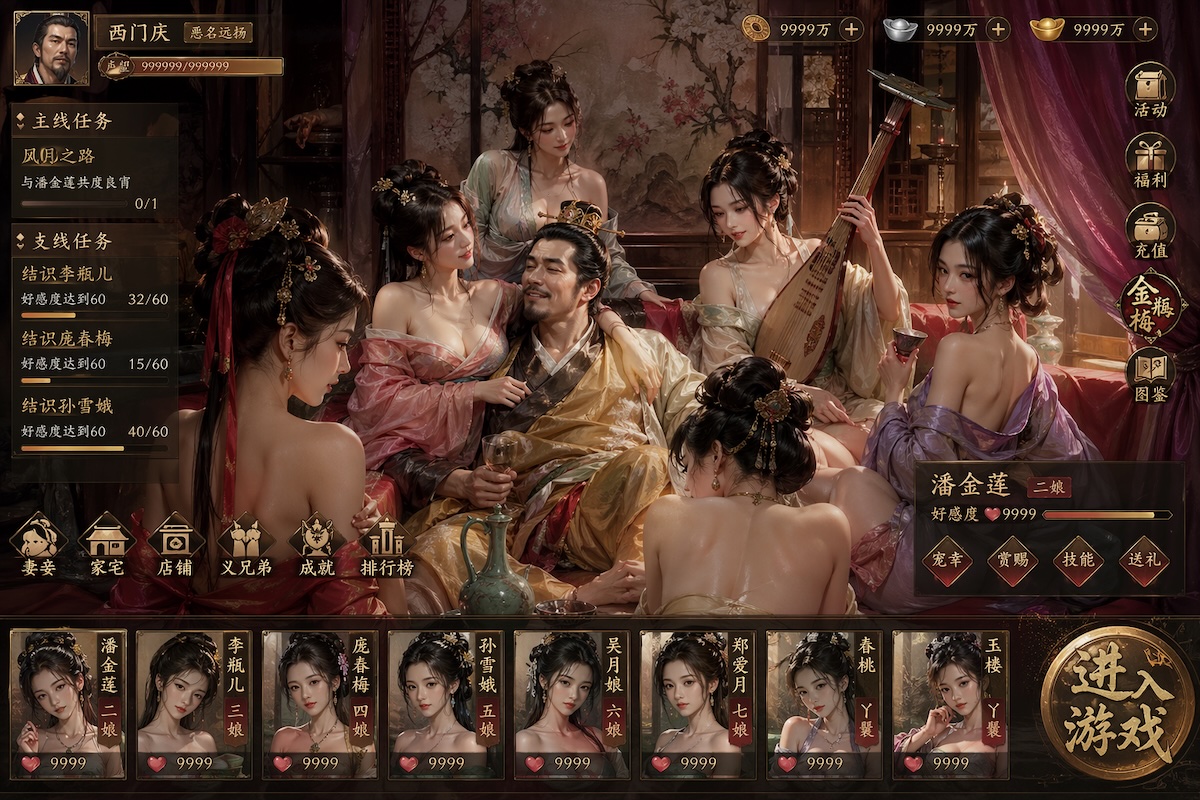The height and width of the screenshot is (800, 1200).
Task: Open the 西门庆 player portrait
Action: (x=51, y=49)
